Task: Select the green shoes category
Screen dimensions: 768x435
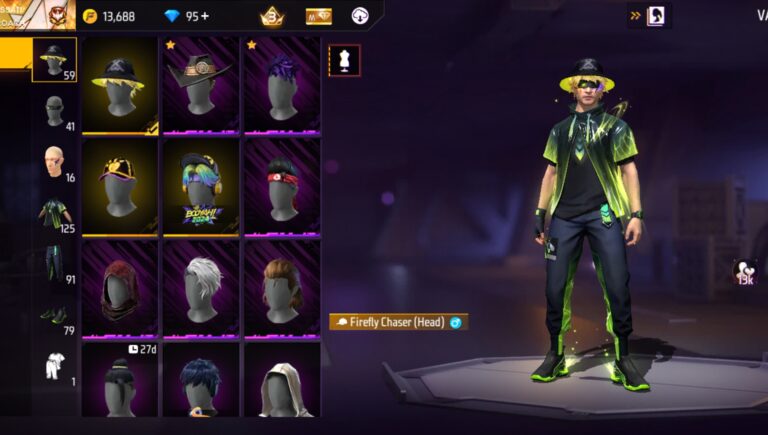Action: (x=54, y=316)
